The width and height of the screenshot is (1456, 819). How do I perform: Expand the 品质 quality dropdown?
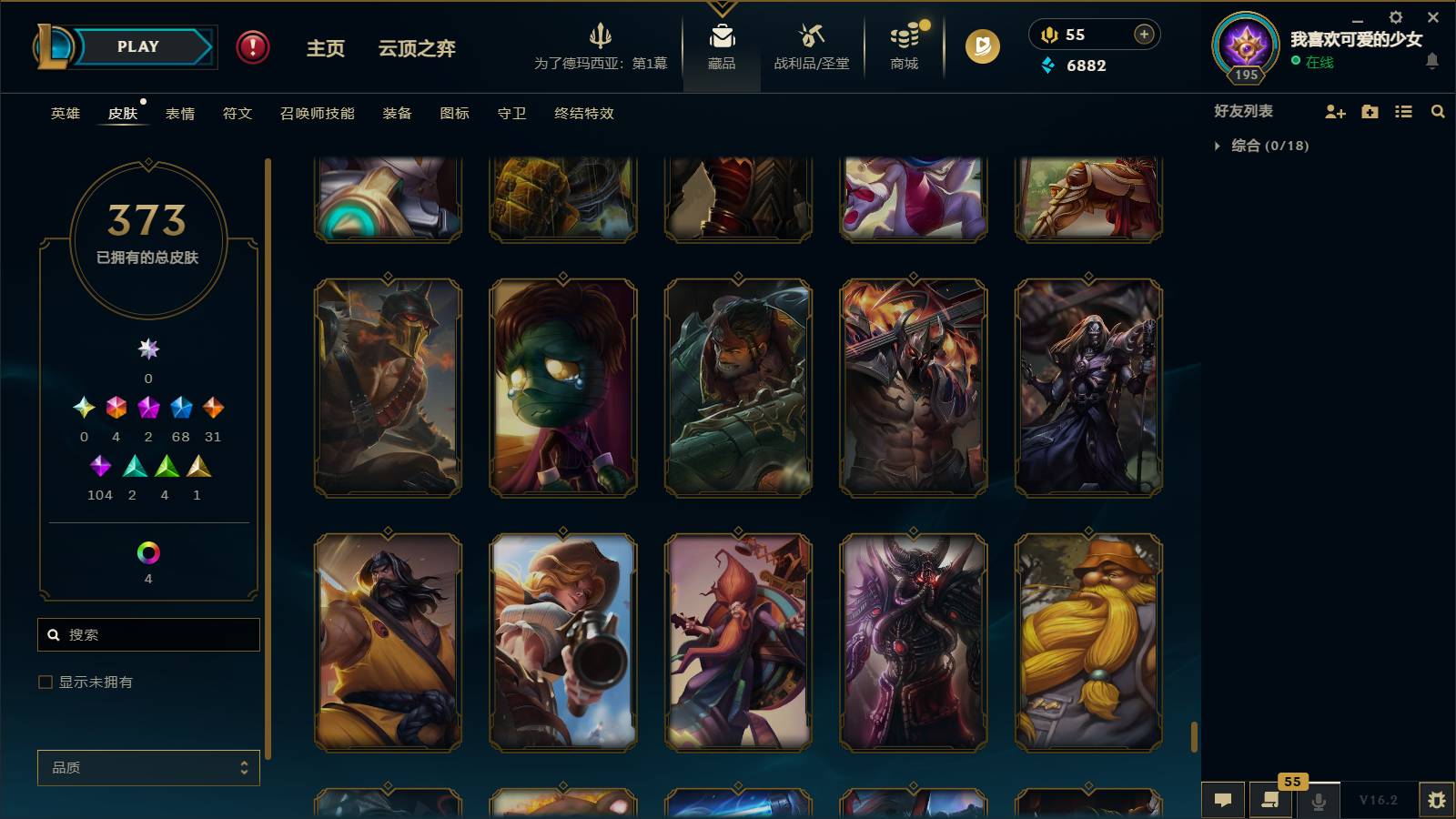pos(148,767)
